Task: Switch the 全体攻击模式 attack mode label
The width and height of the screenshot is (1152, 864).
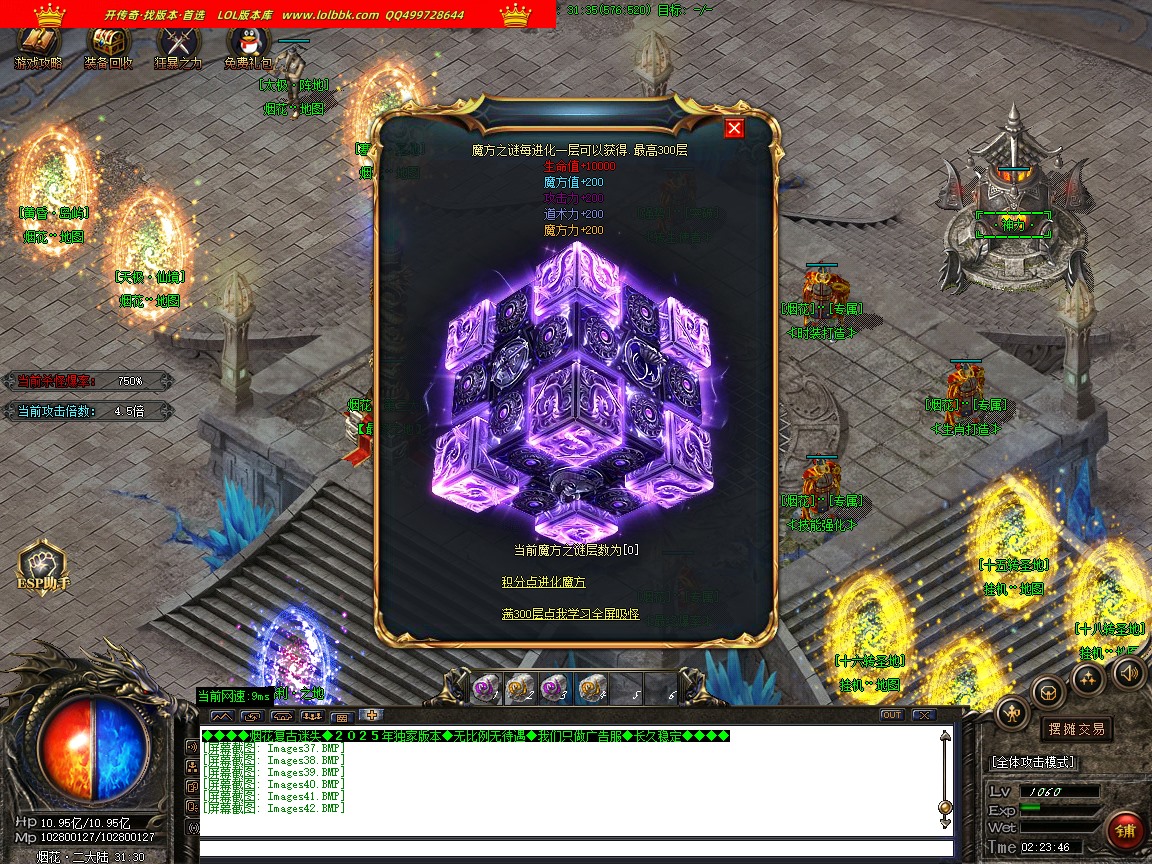Action: pos(1033,762)
